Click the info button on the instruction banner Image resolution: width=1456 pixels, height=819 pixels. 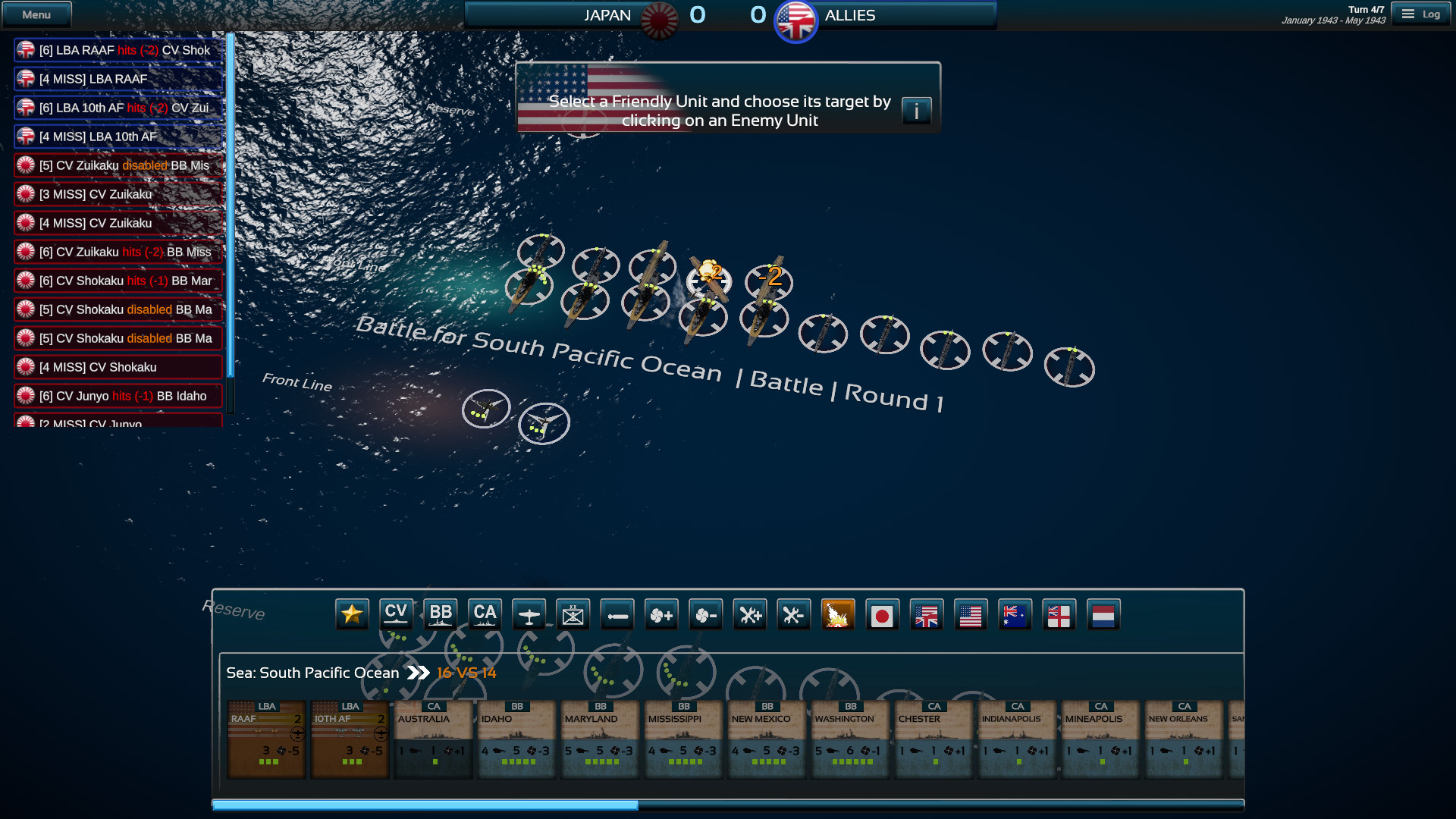918,111
